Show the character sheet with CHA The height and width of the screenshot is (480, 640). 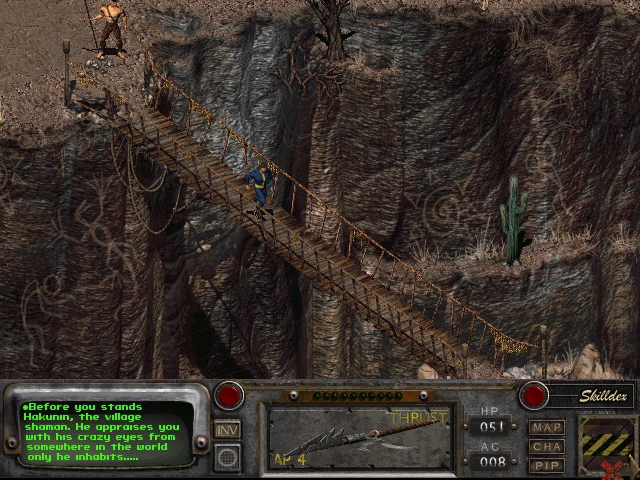pos(547,446)
